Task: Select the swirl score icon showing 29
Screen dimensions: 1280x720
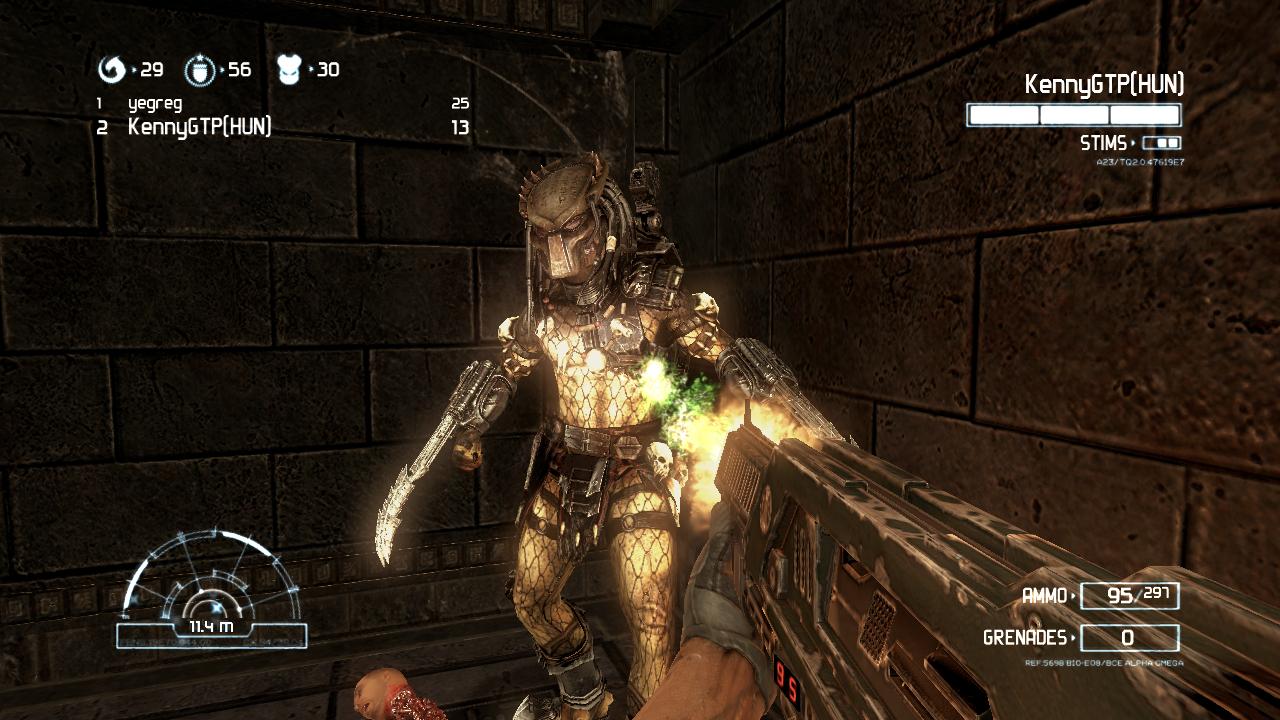Action: point(112,70)
